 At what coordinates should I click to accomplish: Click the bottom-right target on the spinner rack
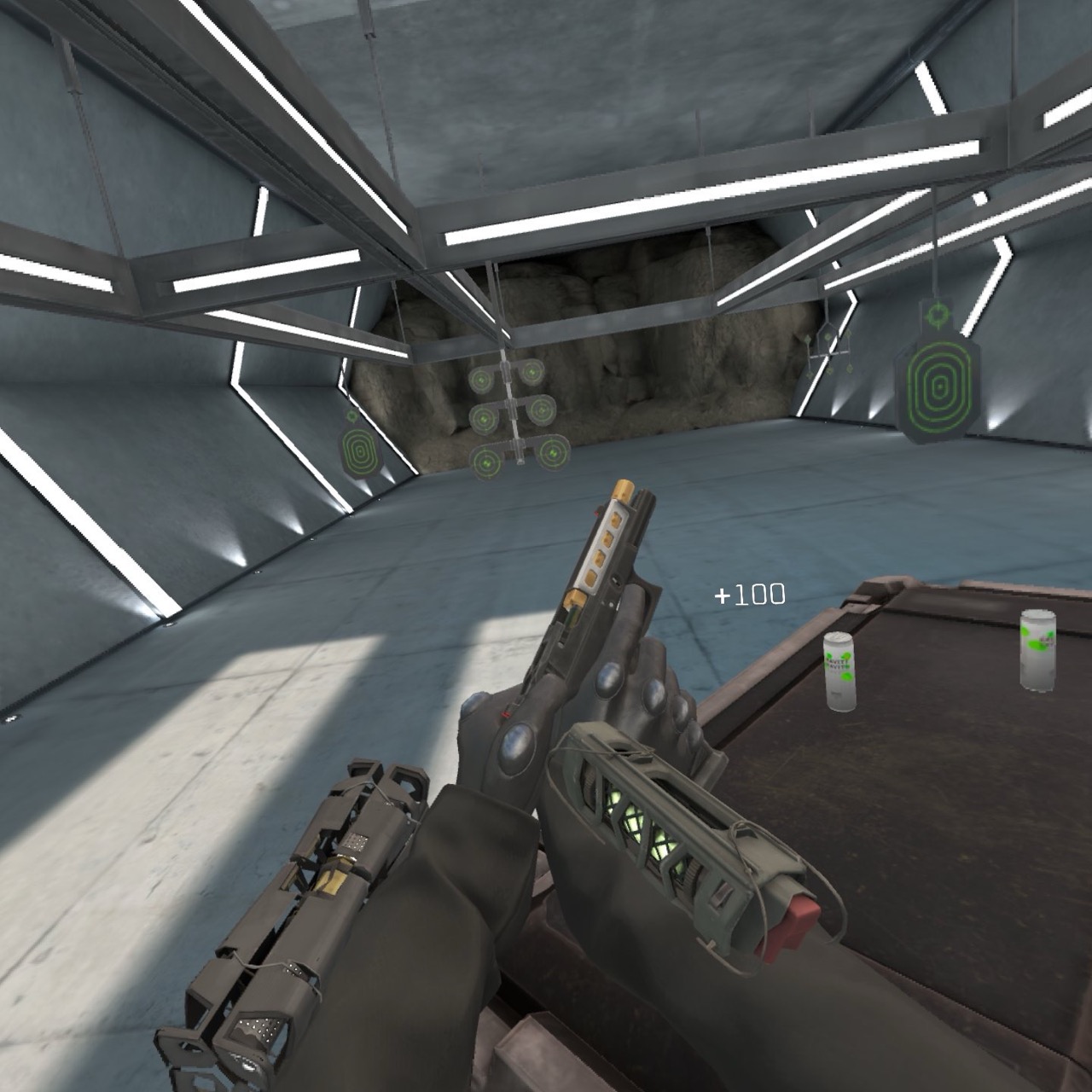tap(553, 452)
